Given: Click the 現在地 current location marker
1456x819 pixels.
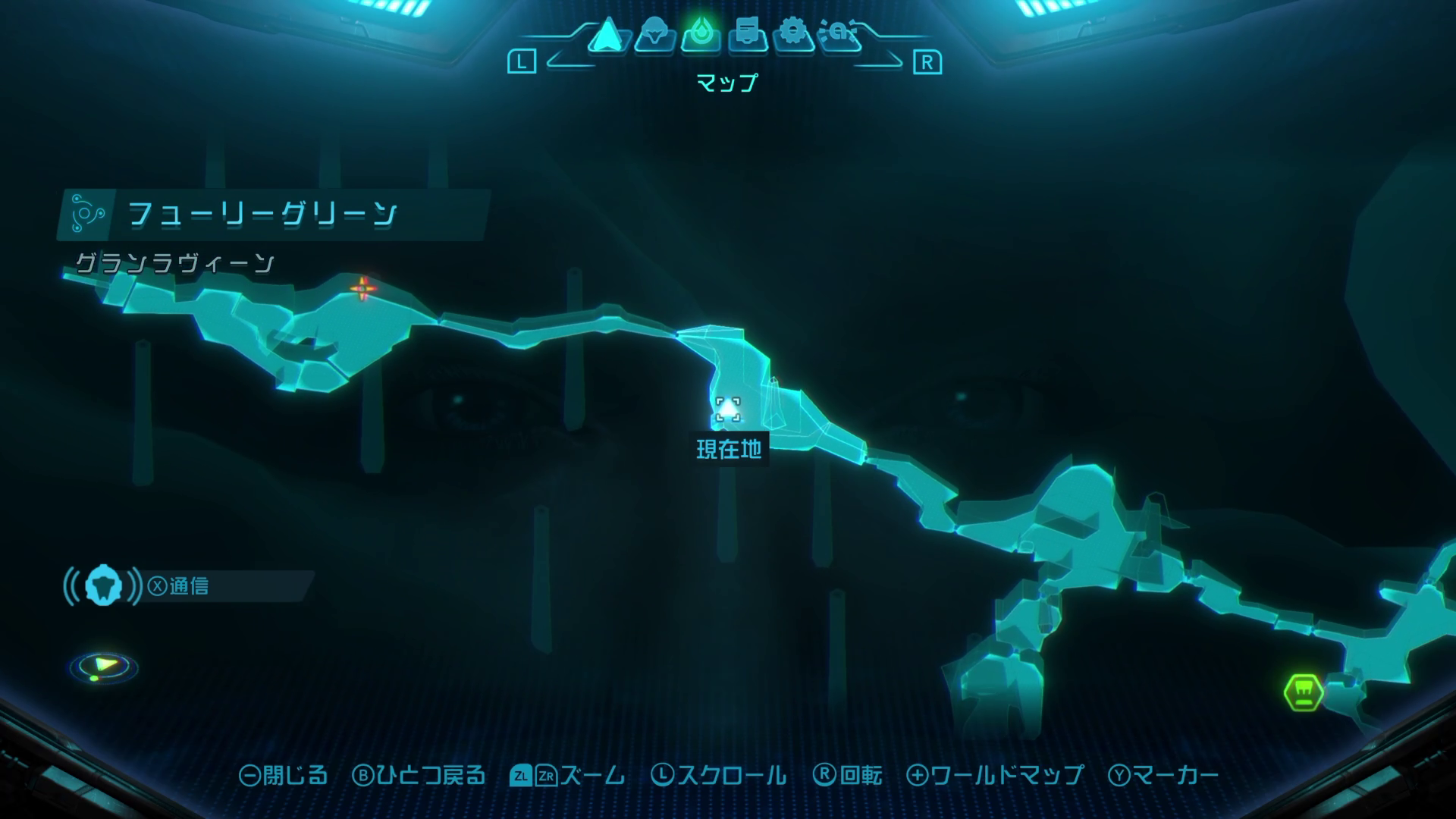Looking at the screenshot, I should 728,410.
